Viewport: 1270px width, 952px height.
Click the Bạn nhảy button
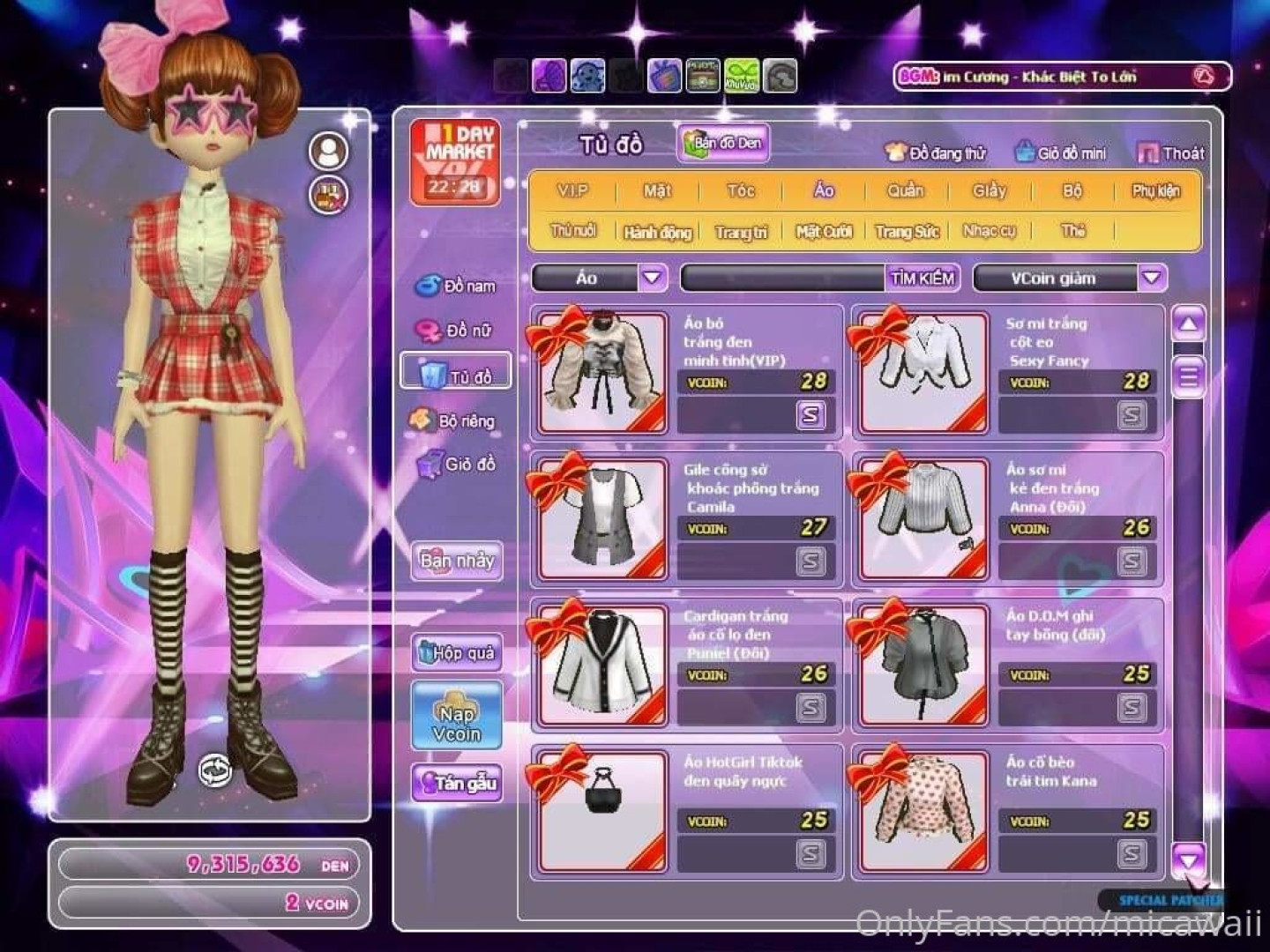pos(457,561)
